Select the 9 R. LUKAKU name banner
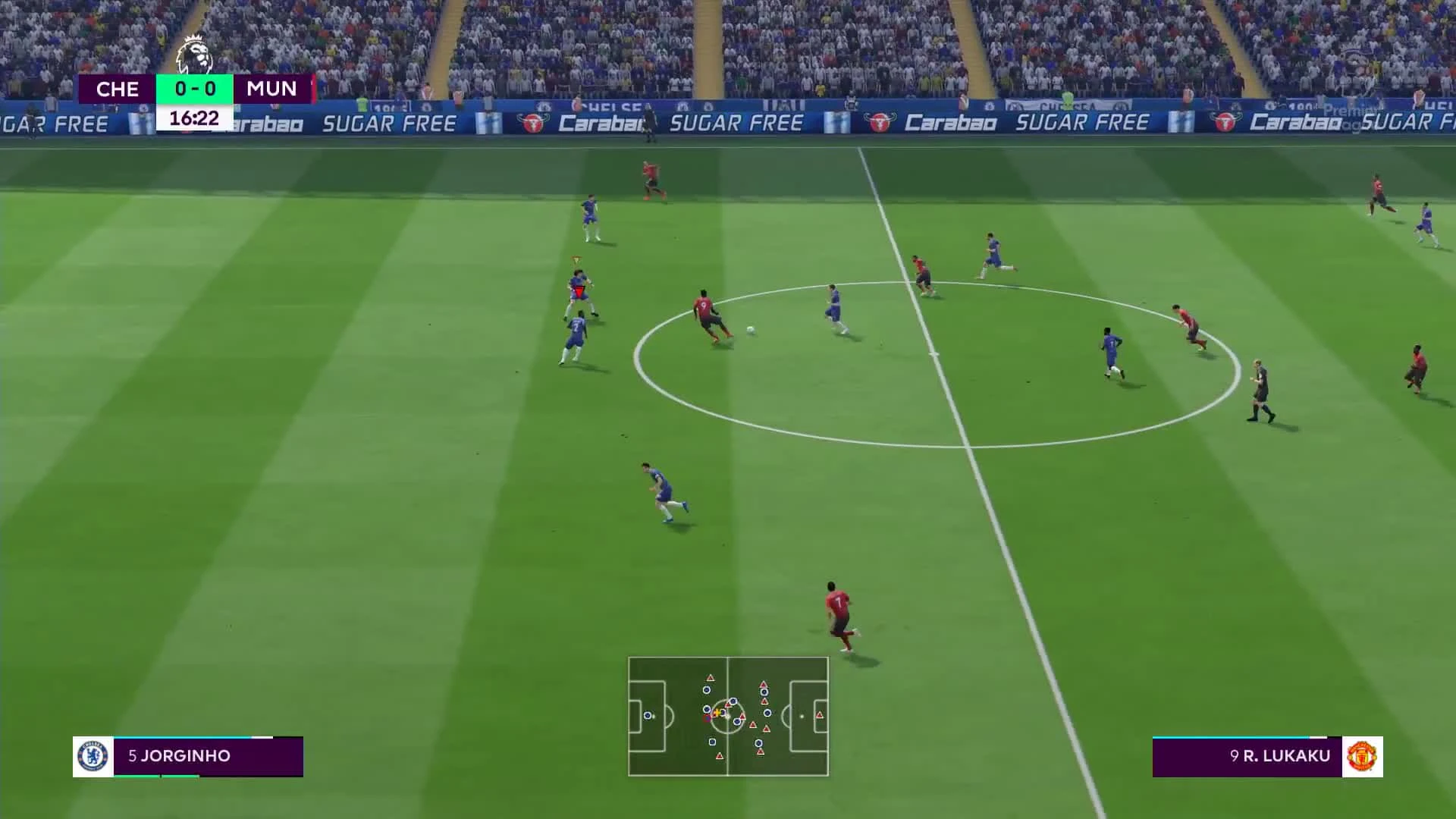 pos(1282,755)
